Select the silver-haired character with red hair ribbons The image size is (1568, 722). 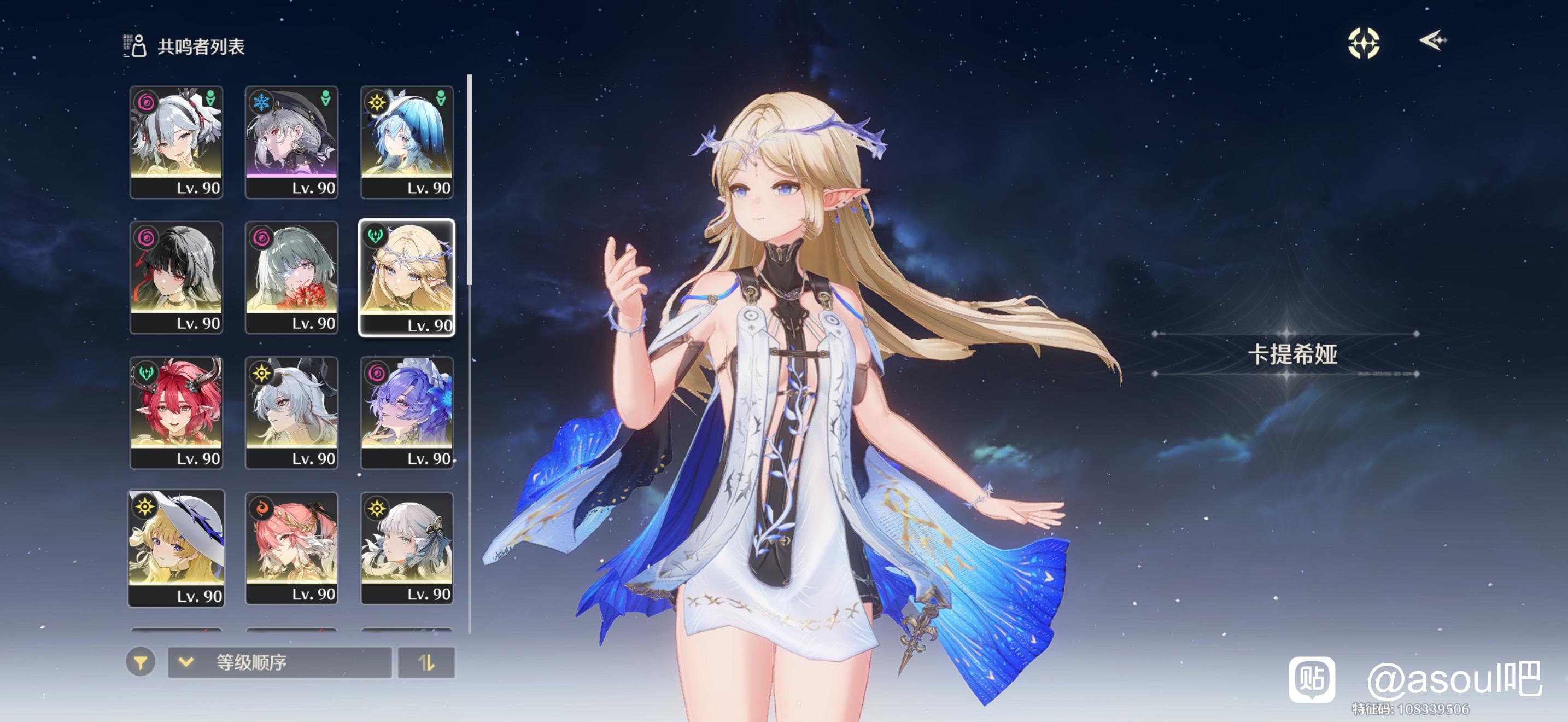(x=176, y=142)
